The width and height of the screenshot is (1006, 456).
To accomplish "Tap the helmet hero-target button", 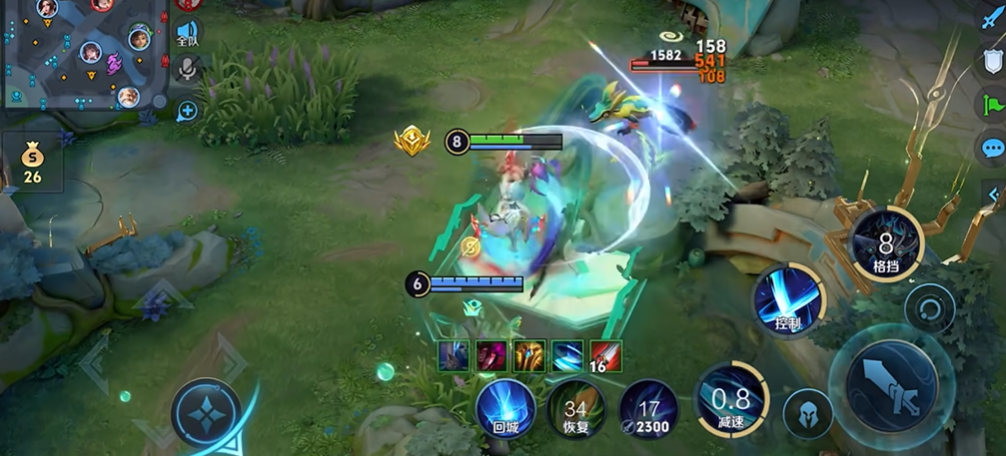I will [808, 414].
